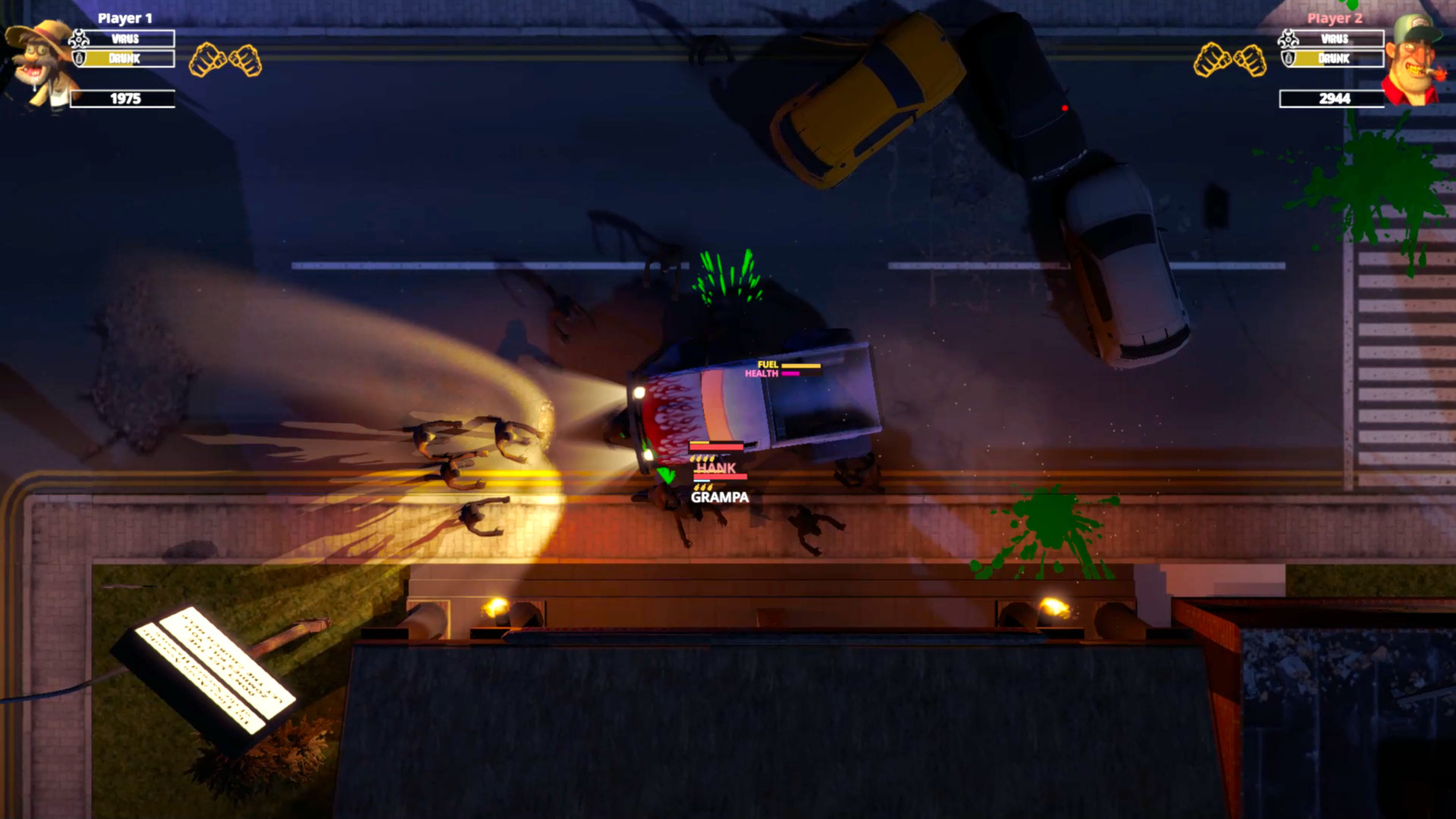This screenshot has height=819, width=1456.
Task: Click the bottle icons above HANK's name
Action: pos(702,458)
